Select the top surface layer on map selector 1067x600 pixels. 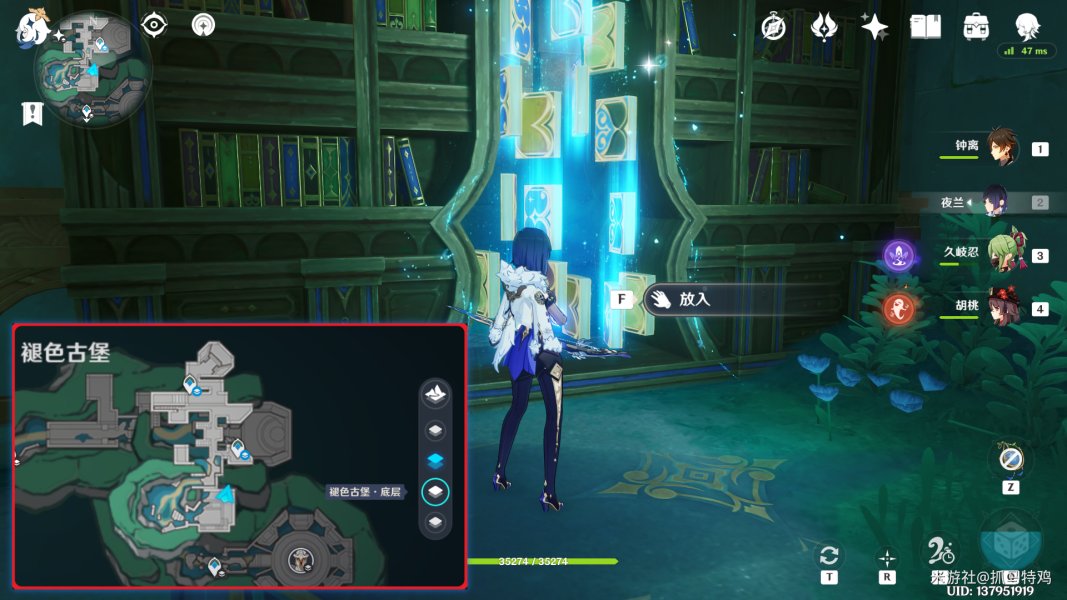[435, 395]
